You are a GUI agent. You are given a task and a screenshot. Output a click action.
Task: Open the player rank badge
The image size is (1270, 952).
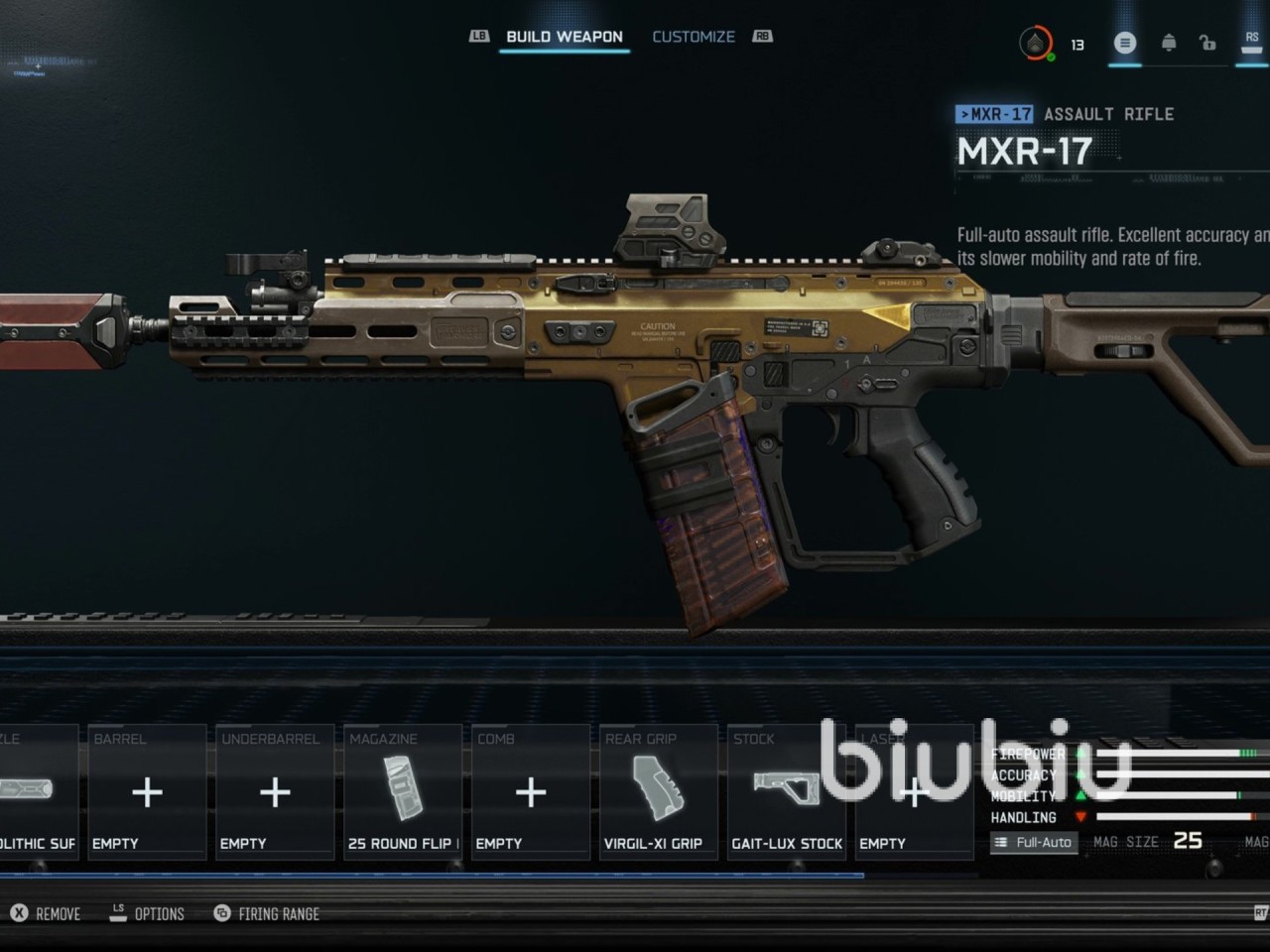tap(1036, 43)
